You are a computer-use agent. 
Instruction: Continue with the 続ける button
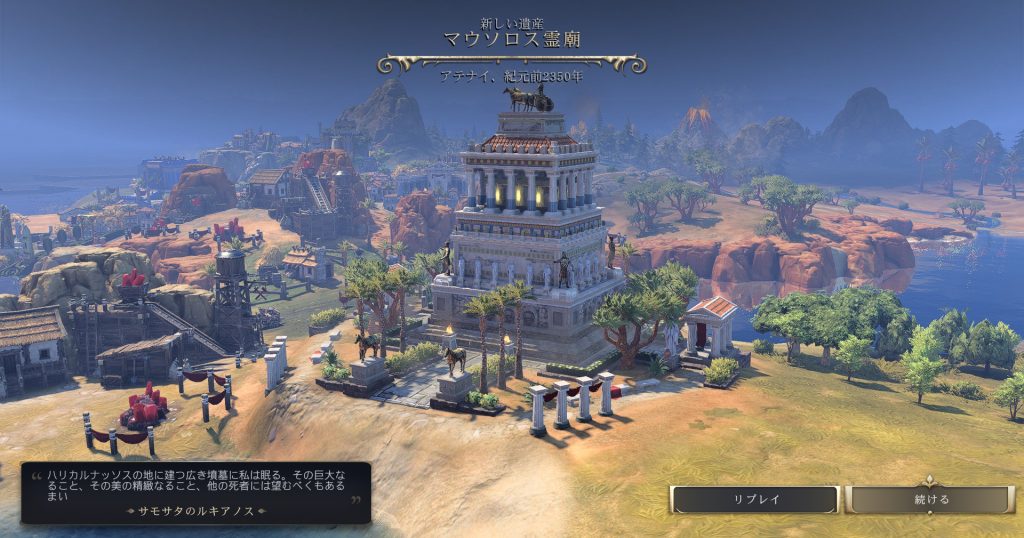[930, 499]
